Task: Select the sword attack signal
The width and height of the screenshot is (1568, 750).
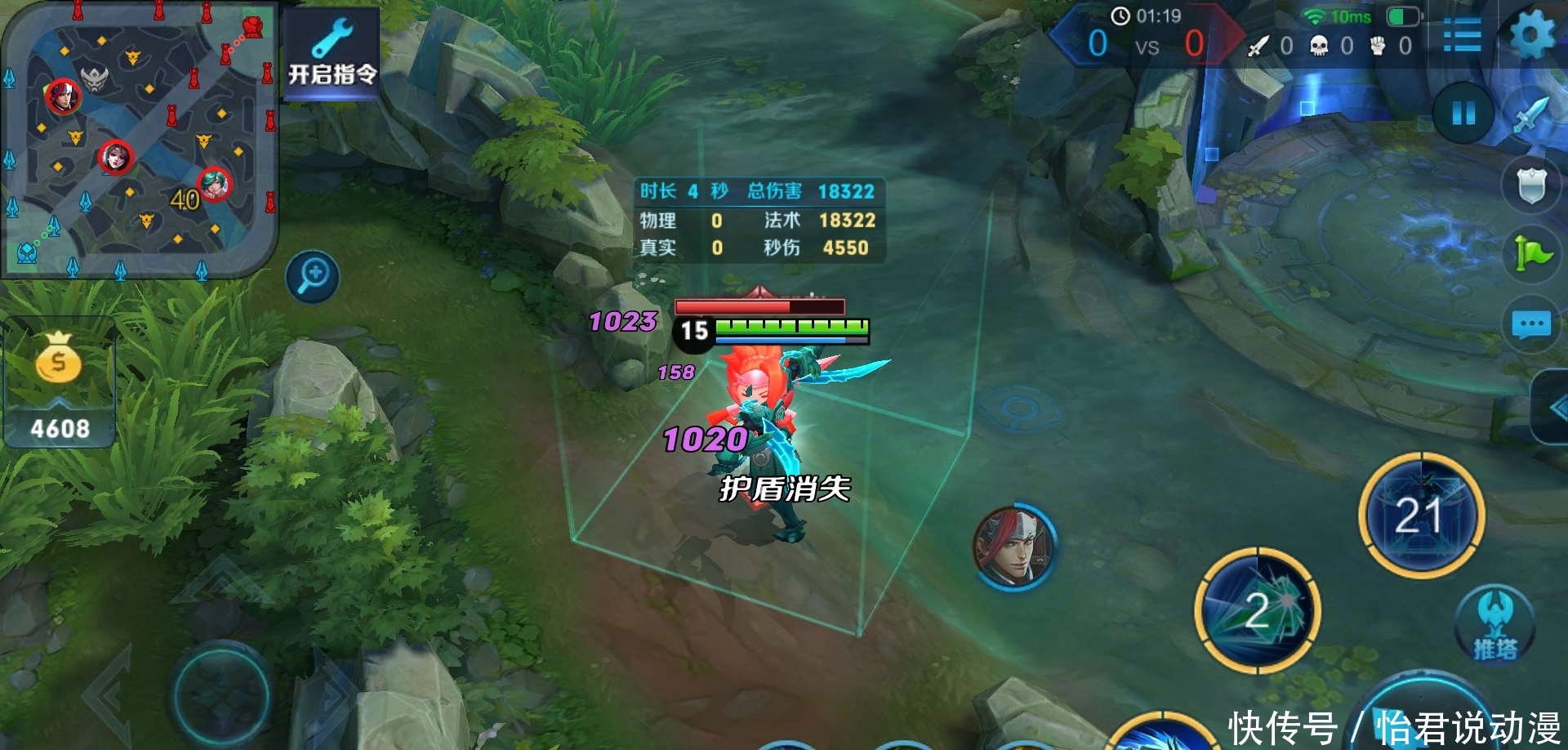Action: (1532, 115)
